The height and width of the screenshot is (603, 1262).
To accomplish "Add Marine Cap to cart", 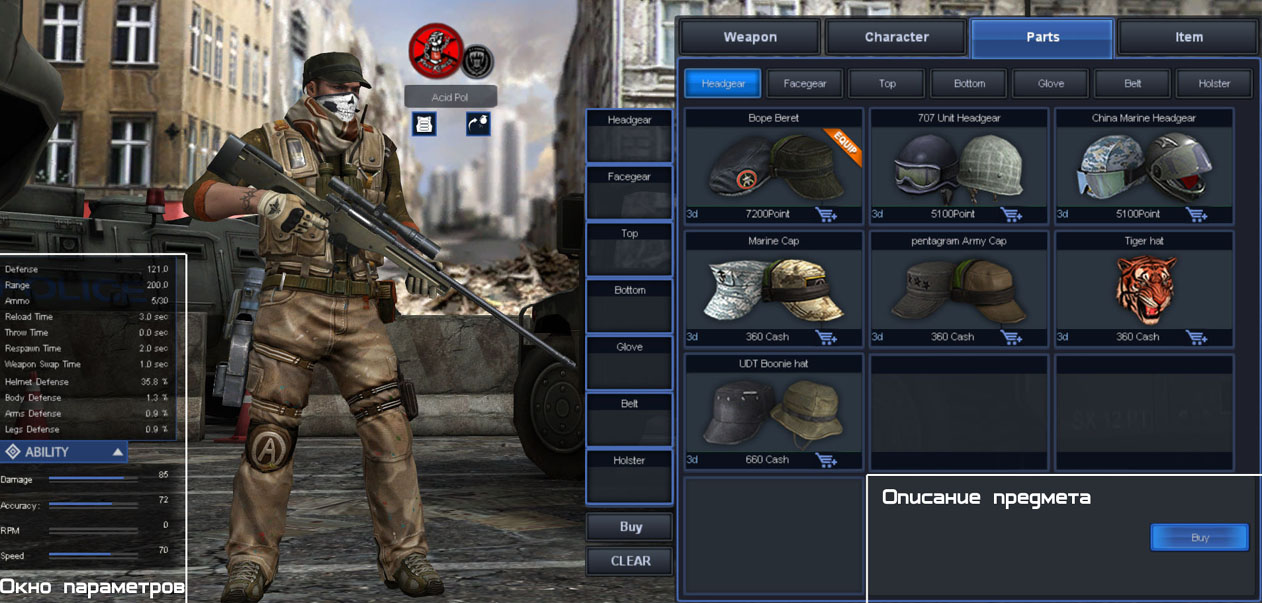I will coord(826,337).
